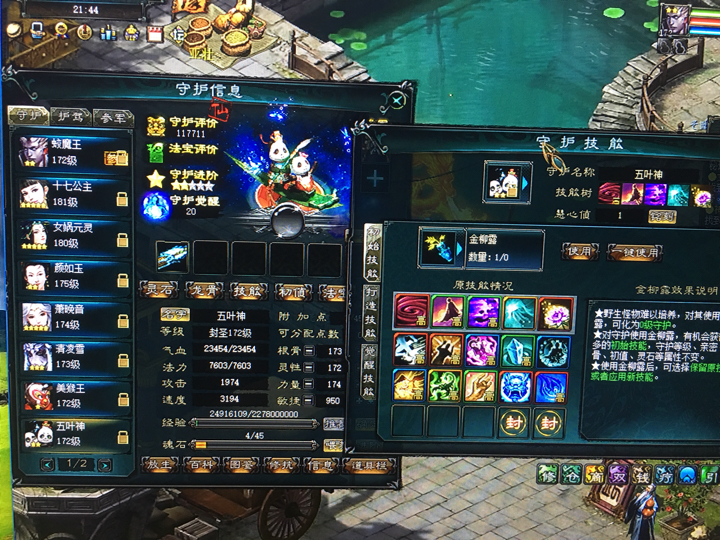Click the 一键使用 one-click use button
Viewport: 720px width, 540px height.
[636, 251]
